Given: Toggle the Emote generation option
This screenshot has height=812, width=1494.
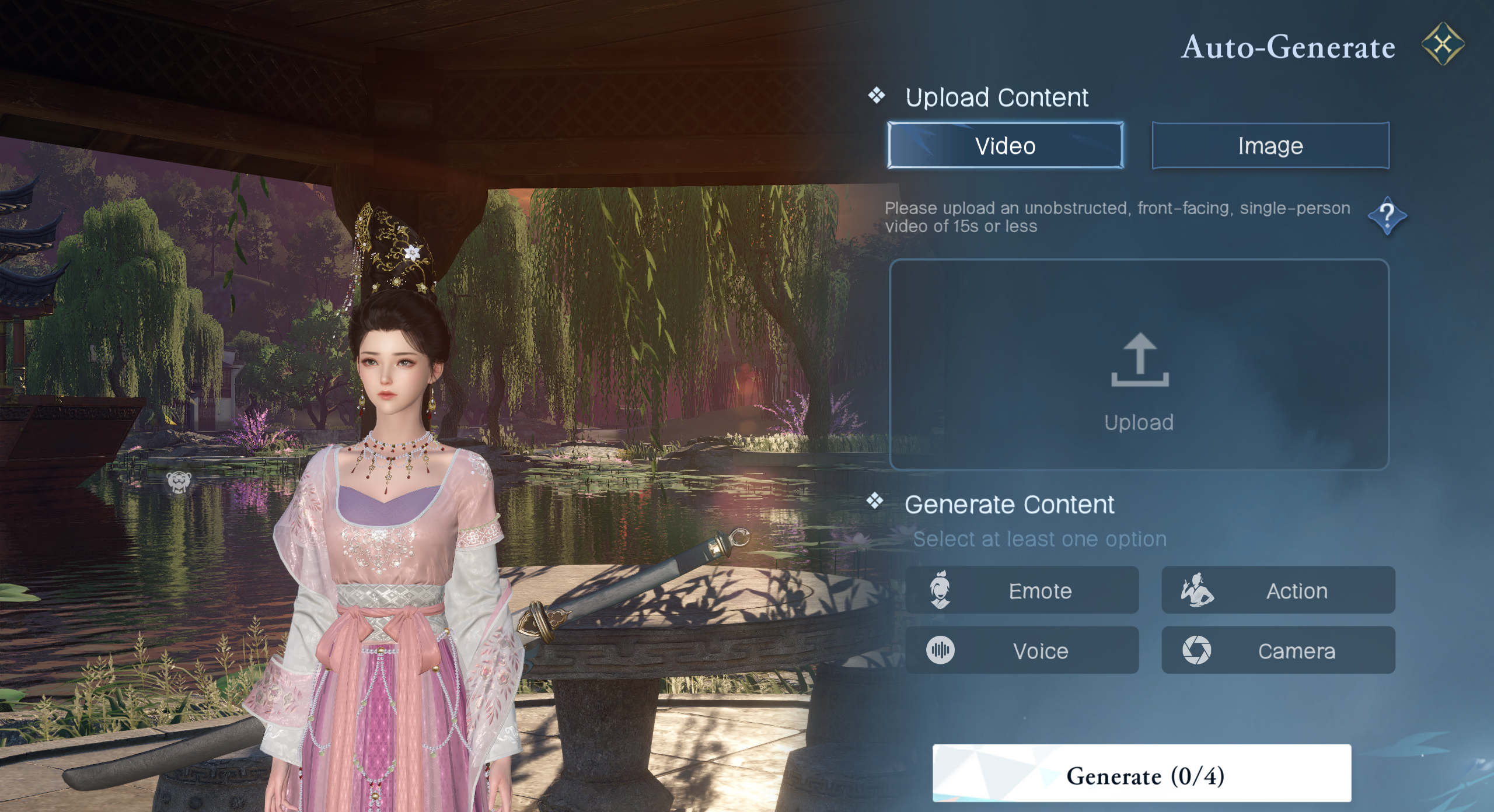Looking at the screenshot, I should tap(1022, 590).
